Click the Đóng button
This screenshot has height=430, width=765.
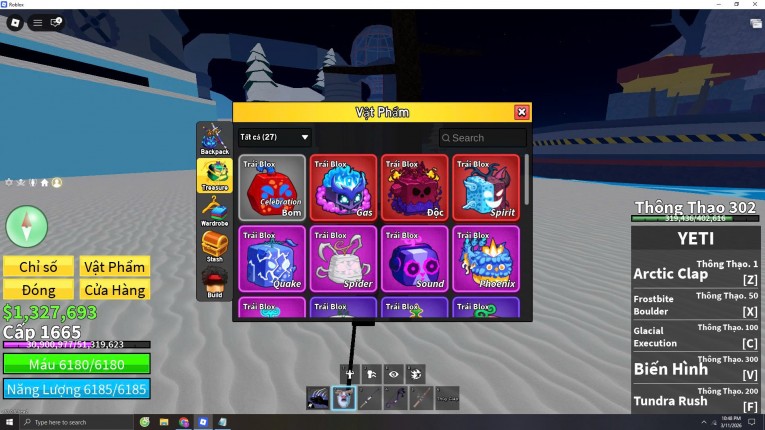tap(38, 290)
